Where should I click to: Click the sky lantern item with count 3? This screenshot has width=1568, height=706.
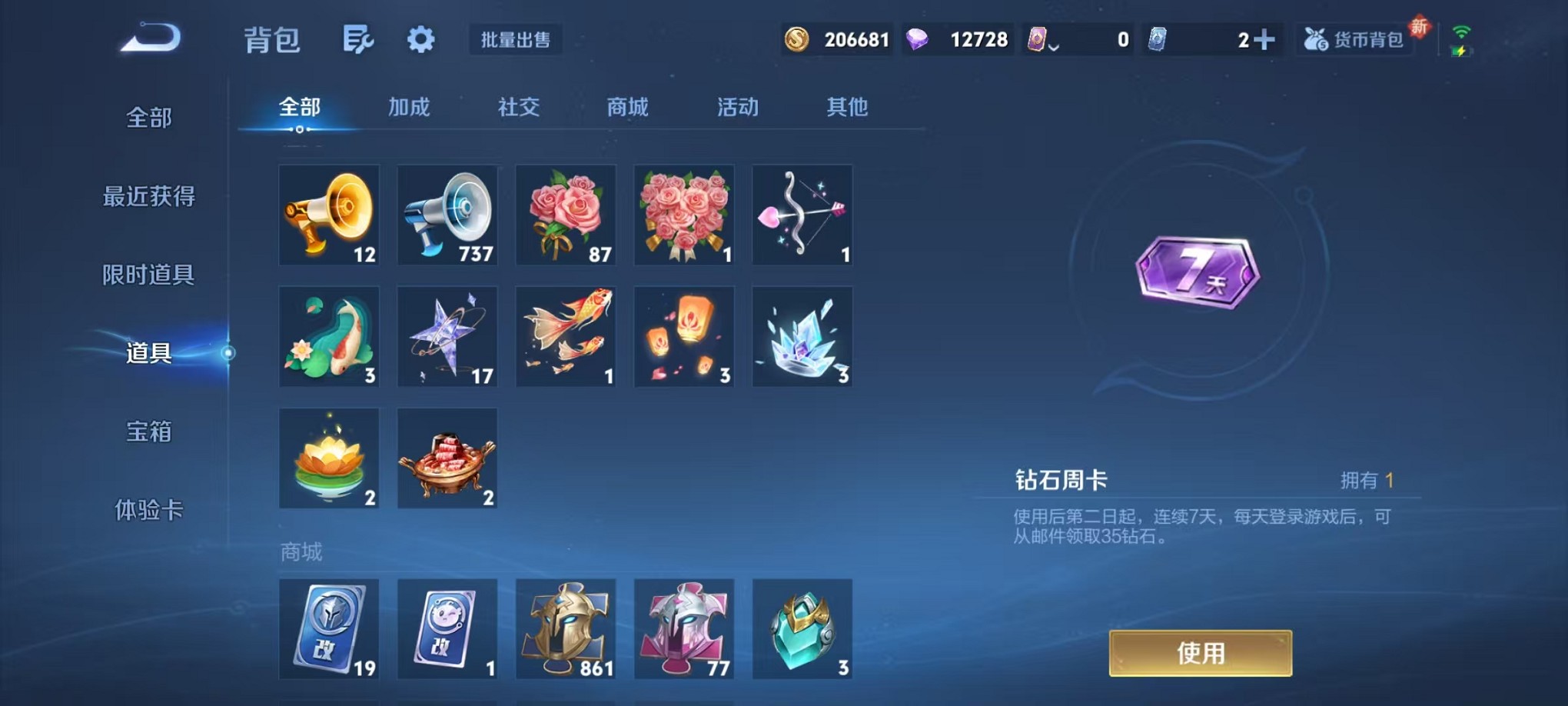(x=683, y=336)
